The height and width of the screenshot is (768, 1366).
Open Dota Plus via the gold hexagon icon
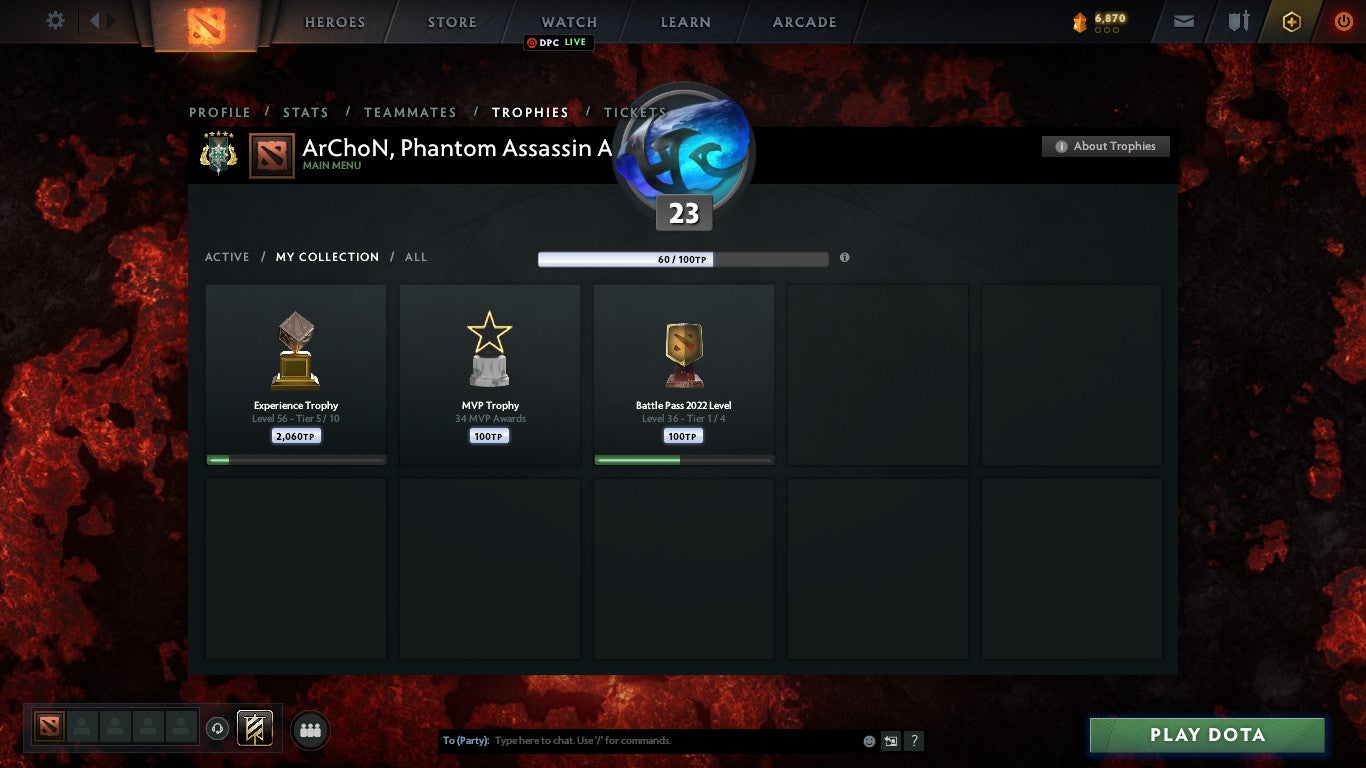(x=1294, y=20)
